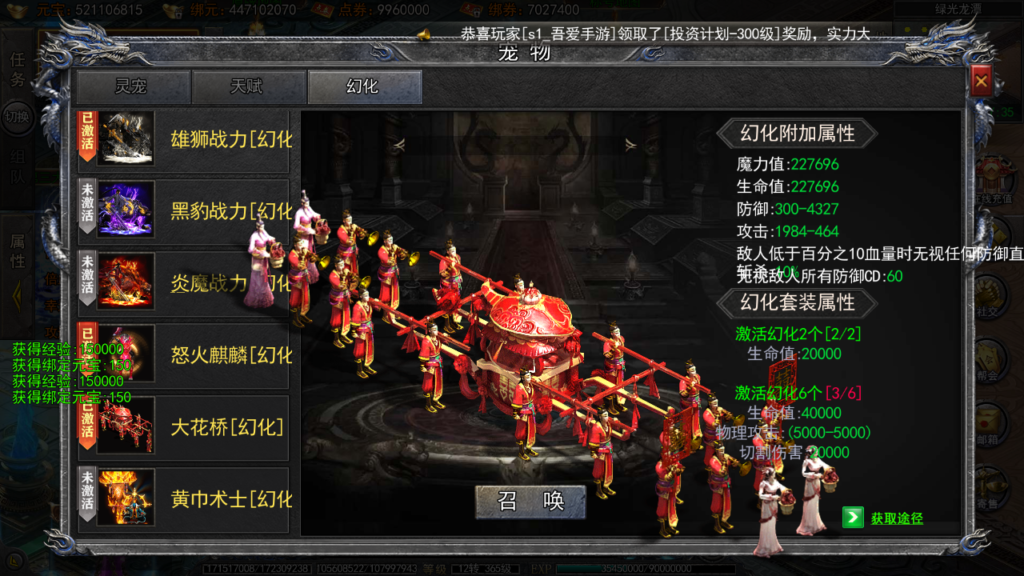Switch to the 灵宠 tab
The width and height of the screenshot is (1024, 576).
pyautogui.click(x=133, y=87)
